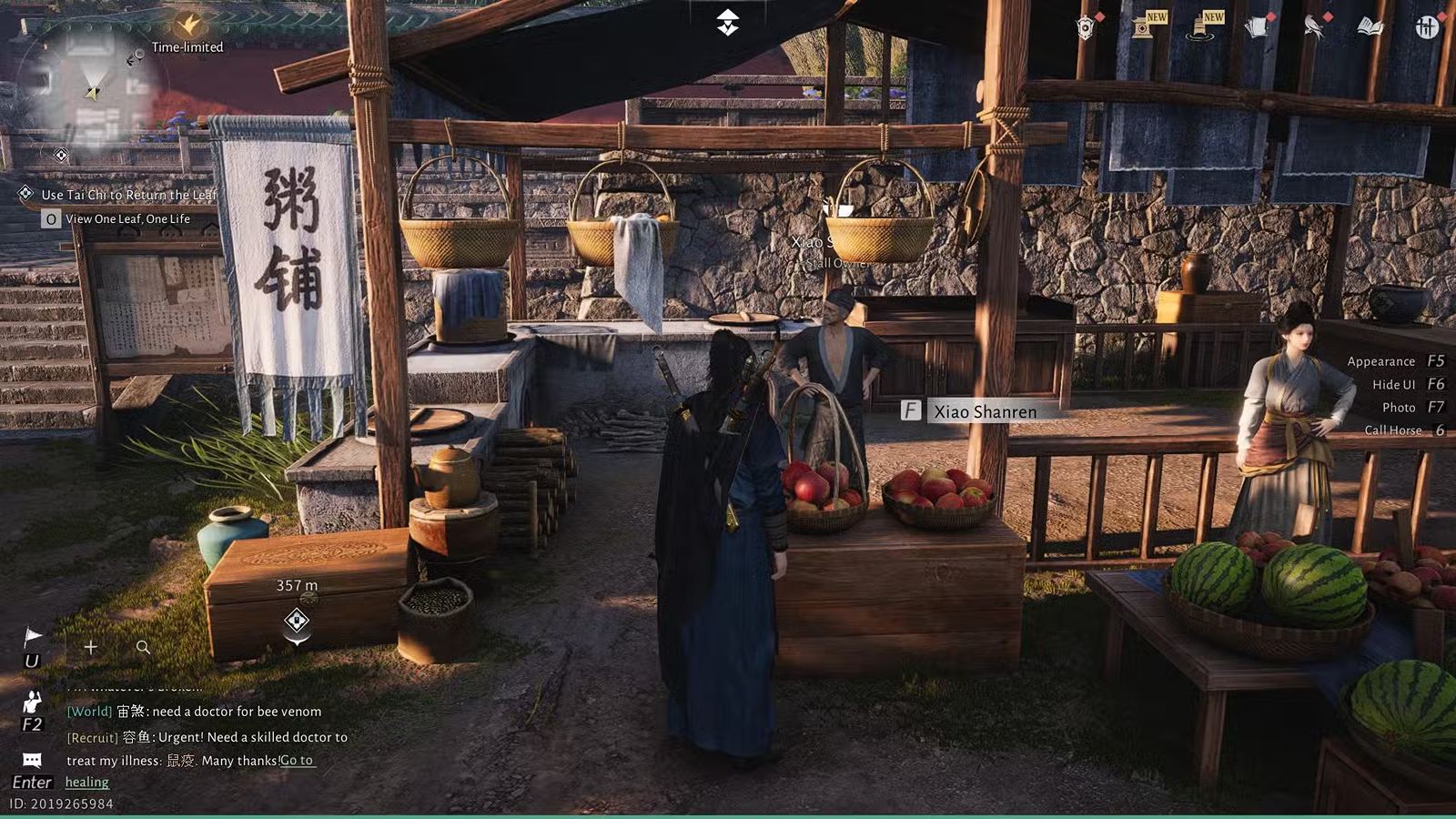Open the stacked papers icon
The height and width of the screenshot is (819, 1456).
[x=1257, y=27]
